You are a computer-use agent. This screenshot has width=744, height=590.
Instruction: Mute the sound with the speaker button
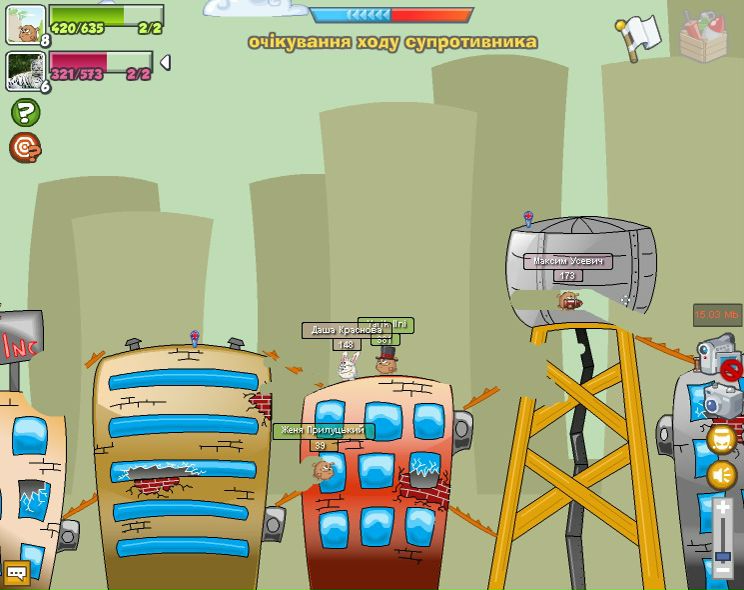(722, 475)
